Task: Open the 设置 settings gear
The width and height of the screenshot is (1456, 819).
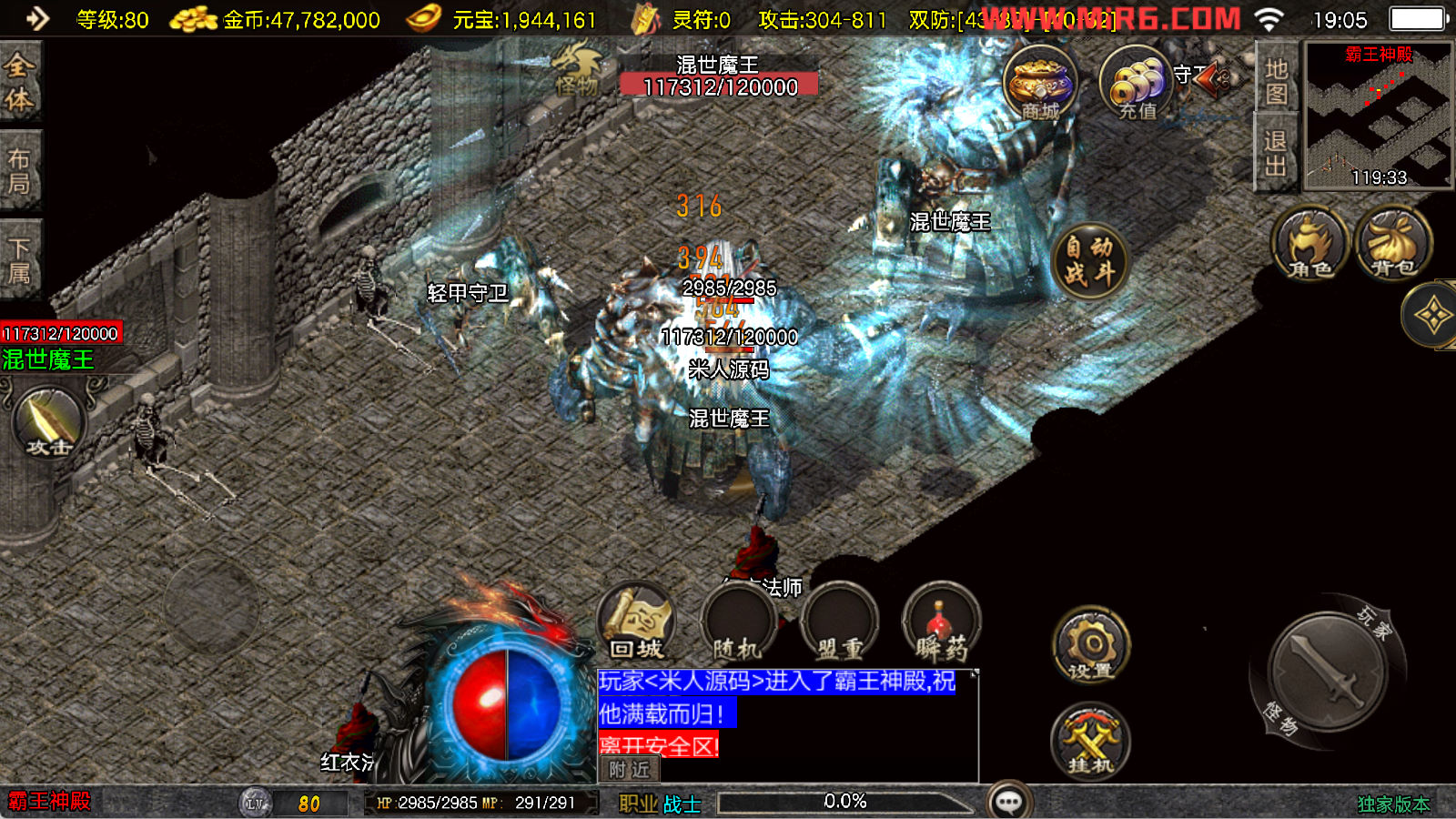Action: [1091, 645]
